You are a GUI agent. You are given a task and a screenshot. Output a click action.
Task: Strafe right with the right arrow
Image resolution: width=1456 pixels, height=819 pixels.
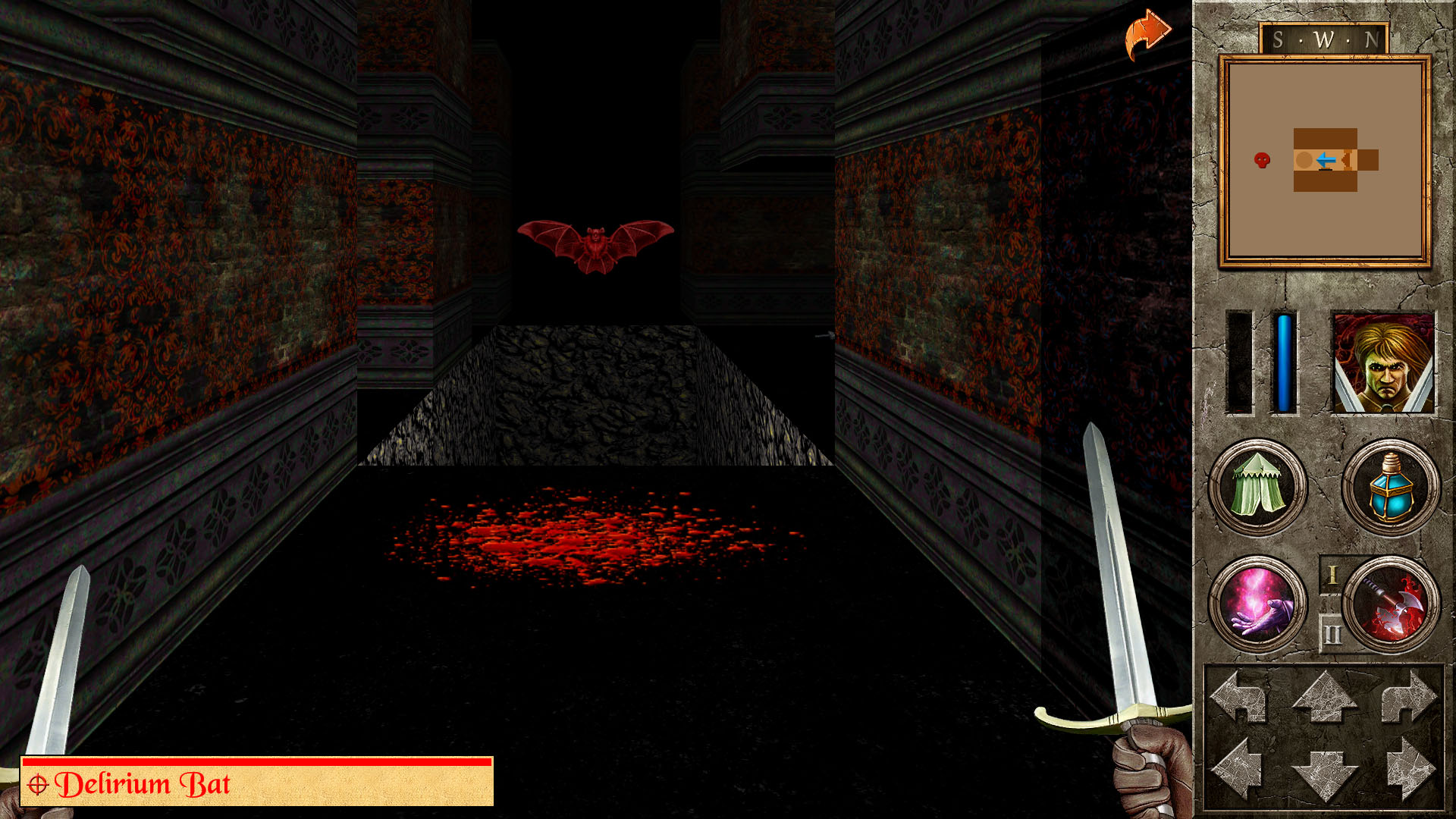(1409, 770)
